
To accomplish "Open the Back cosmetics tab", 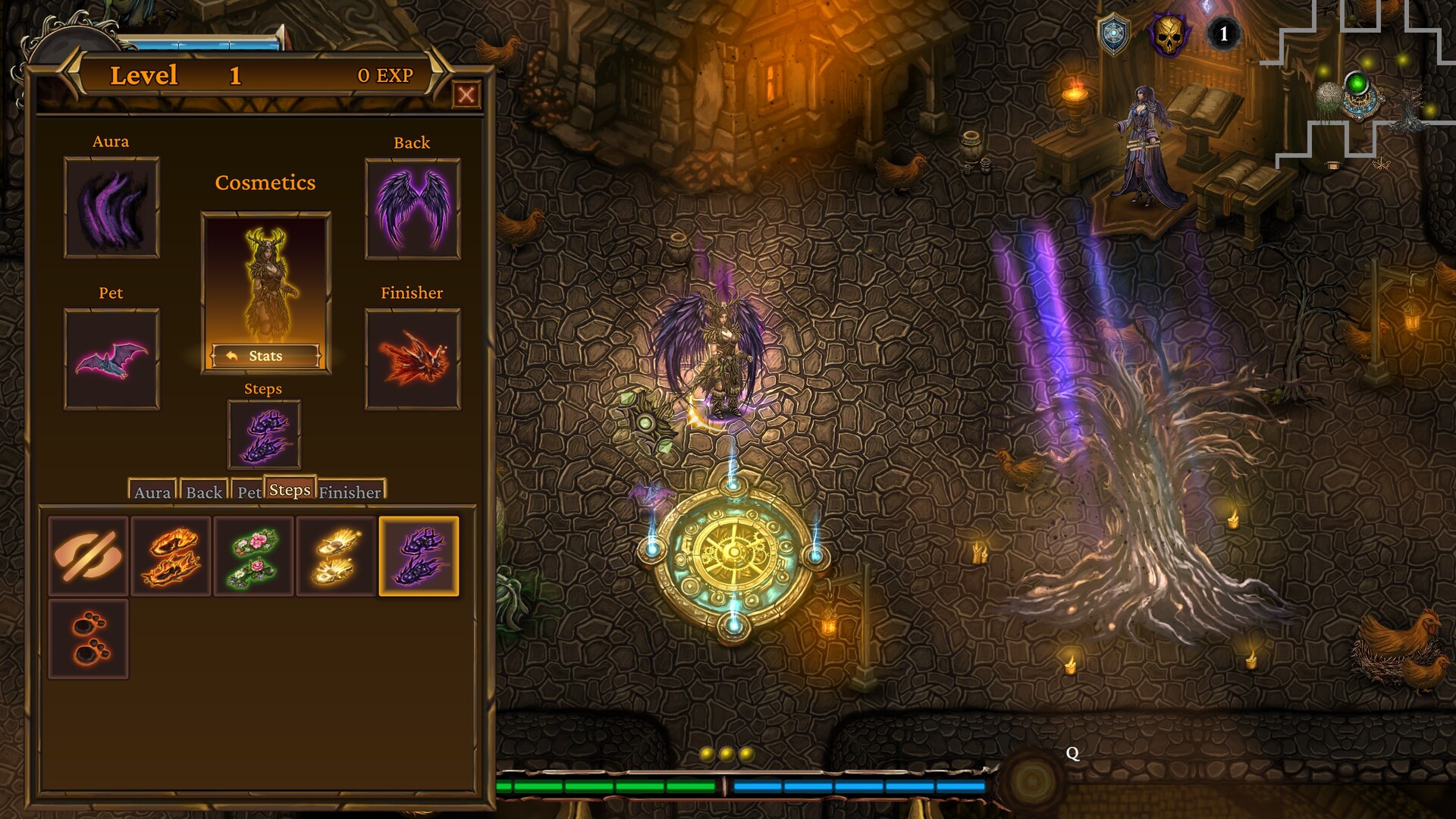I will coord(202,493).
